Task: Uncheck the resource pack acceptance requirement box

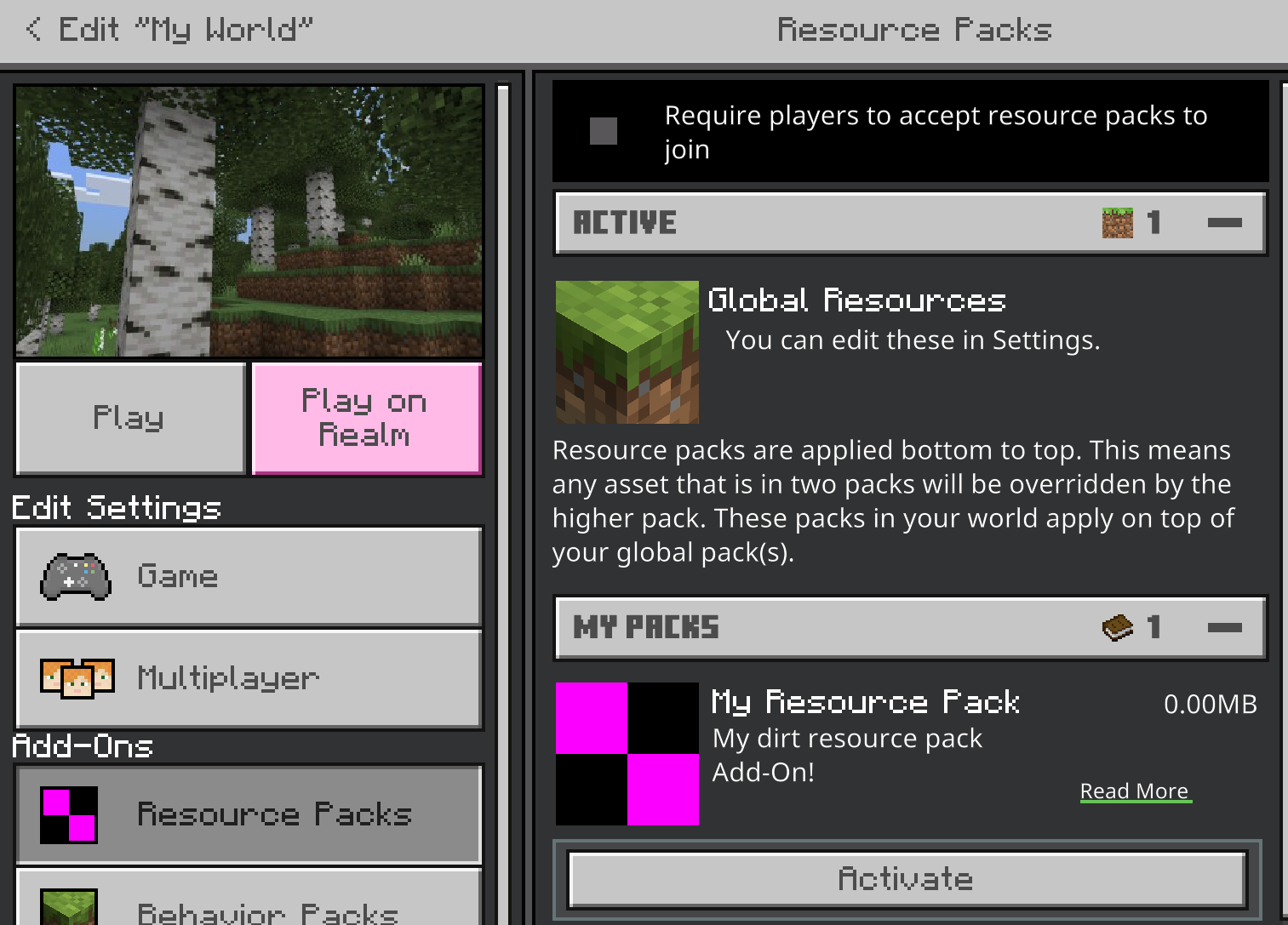Action: tap(603, 132)
